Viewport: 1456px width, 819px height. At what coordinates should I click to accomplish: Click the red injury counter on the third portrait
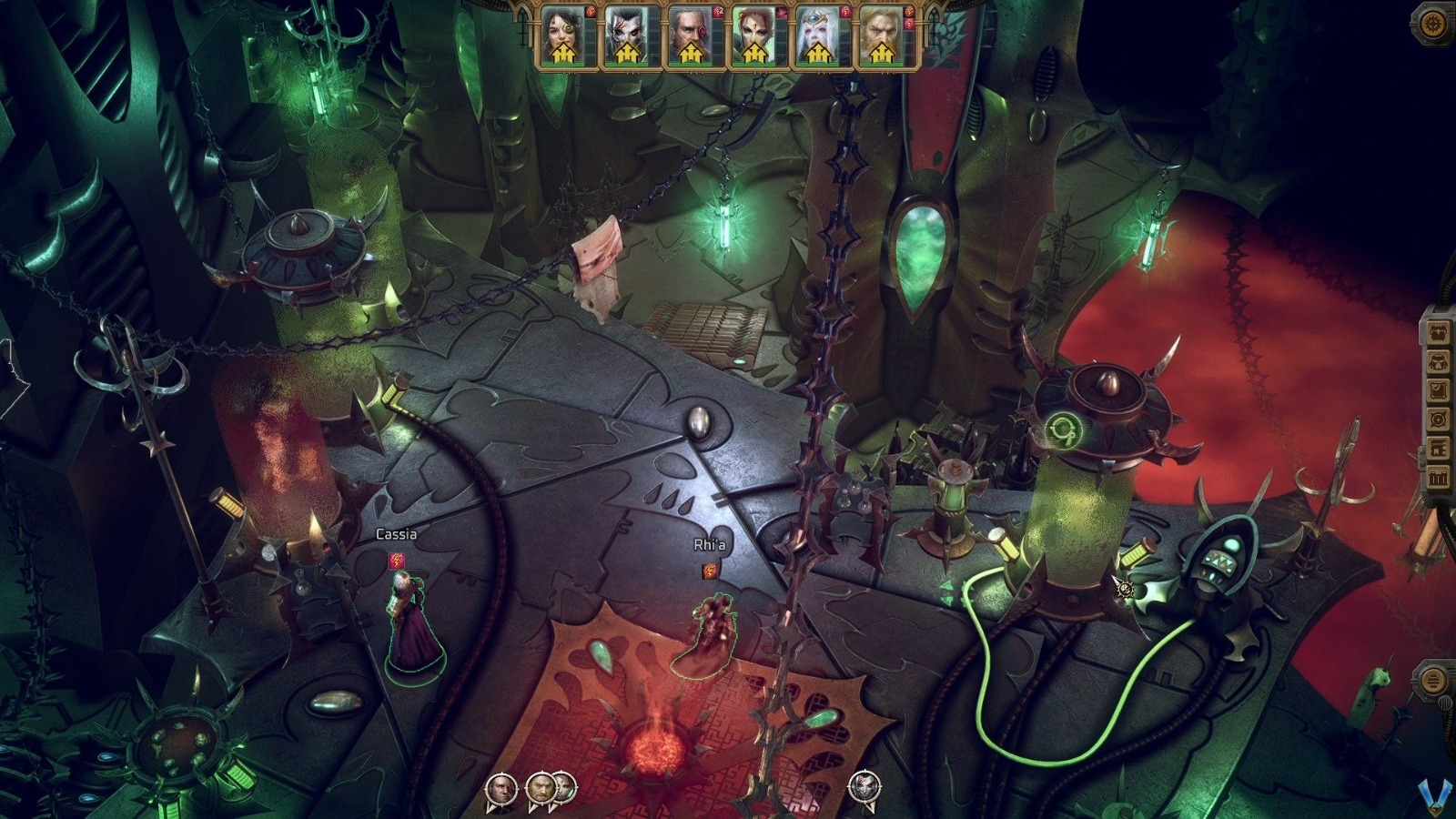point(718,12)
